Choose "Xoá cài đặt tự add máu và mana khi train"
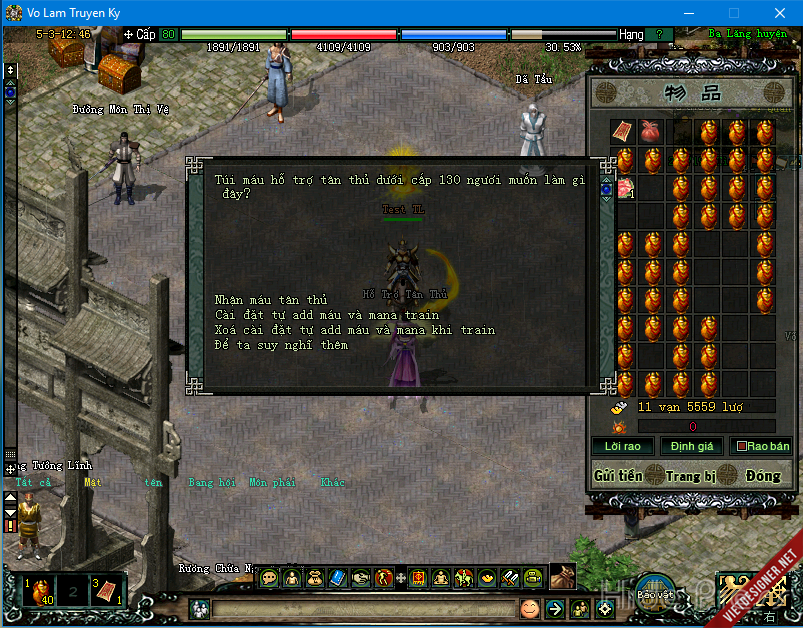The image size is (803, 628). pos(354,330)
